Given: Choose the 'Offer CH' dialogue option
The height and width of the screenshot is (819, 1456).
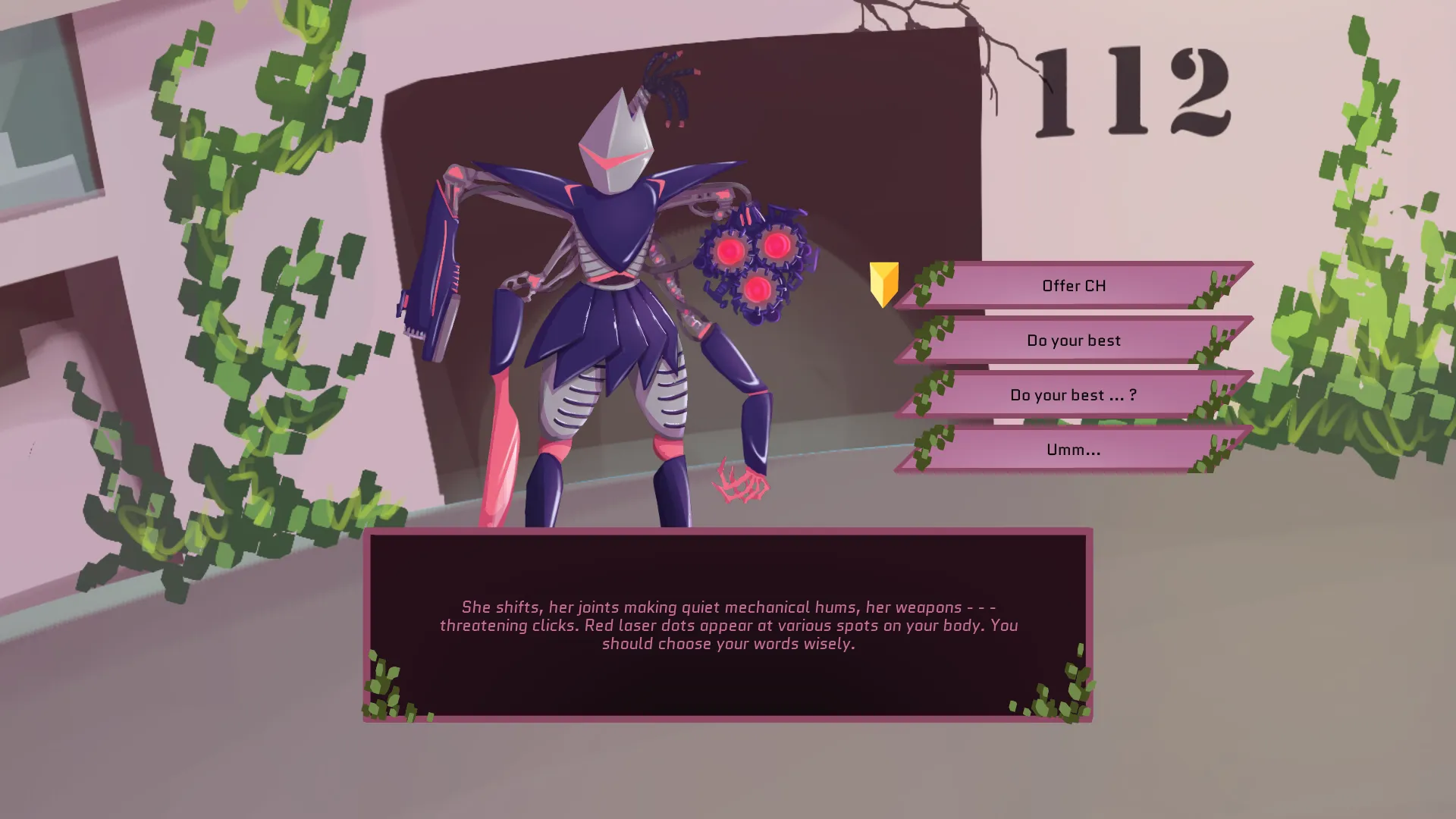Looking at the screenshot, I should click(x=1073, y=286).
